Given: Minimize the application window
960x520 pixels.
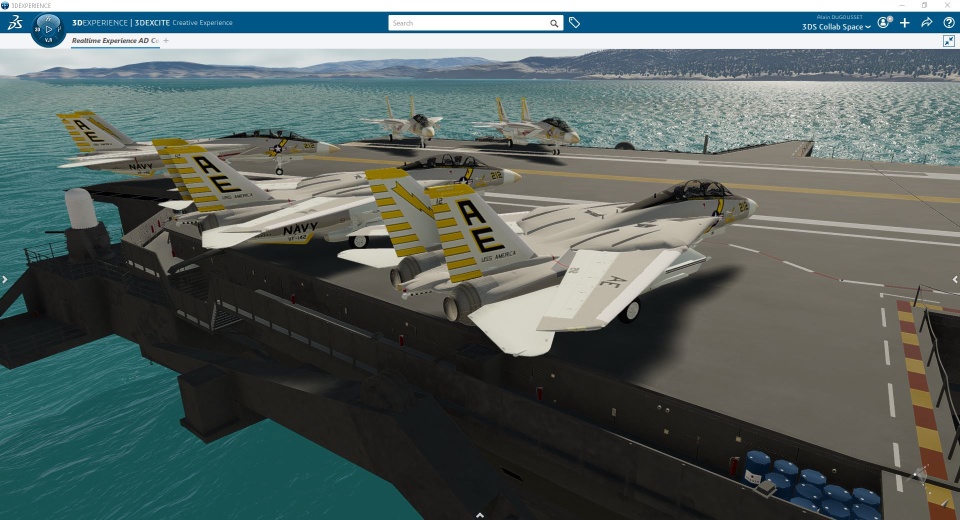Looking at the screenshot, I should [903, 5].
